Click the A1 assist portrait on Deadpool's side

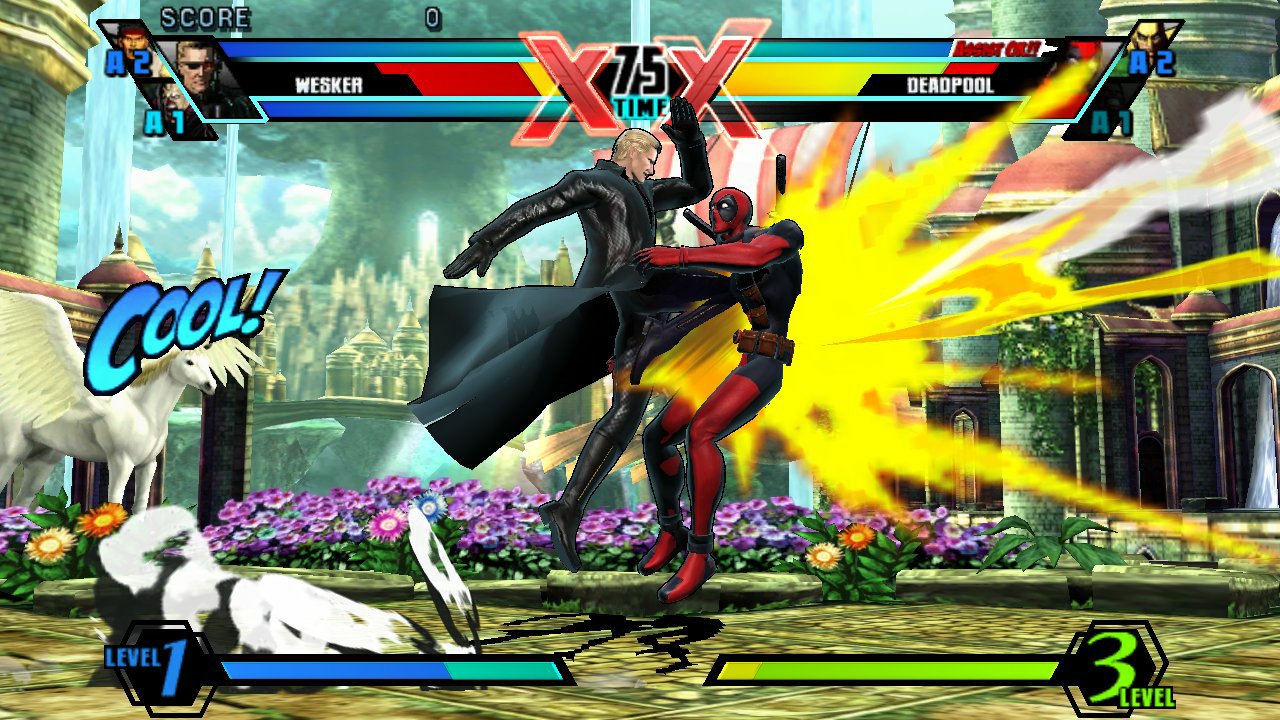(1115, 95)
